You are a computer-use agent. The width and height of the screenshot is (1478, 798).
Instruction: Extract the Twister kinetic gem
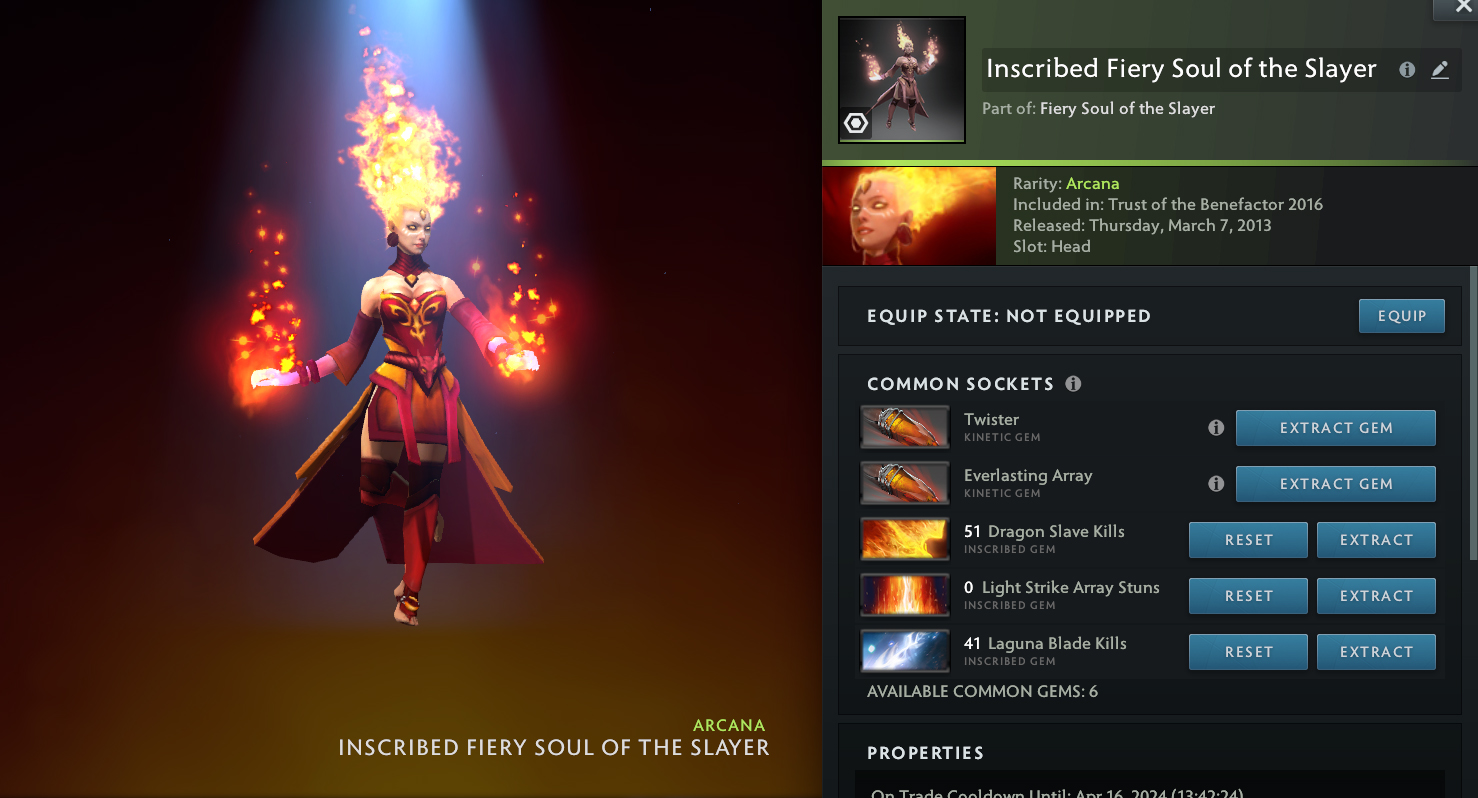pos(1335,428)
